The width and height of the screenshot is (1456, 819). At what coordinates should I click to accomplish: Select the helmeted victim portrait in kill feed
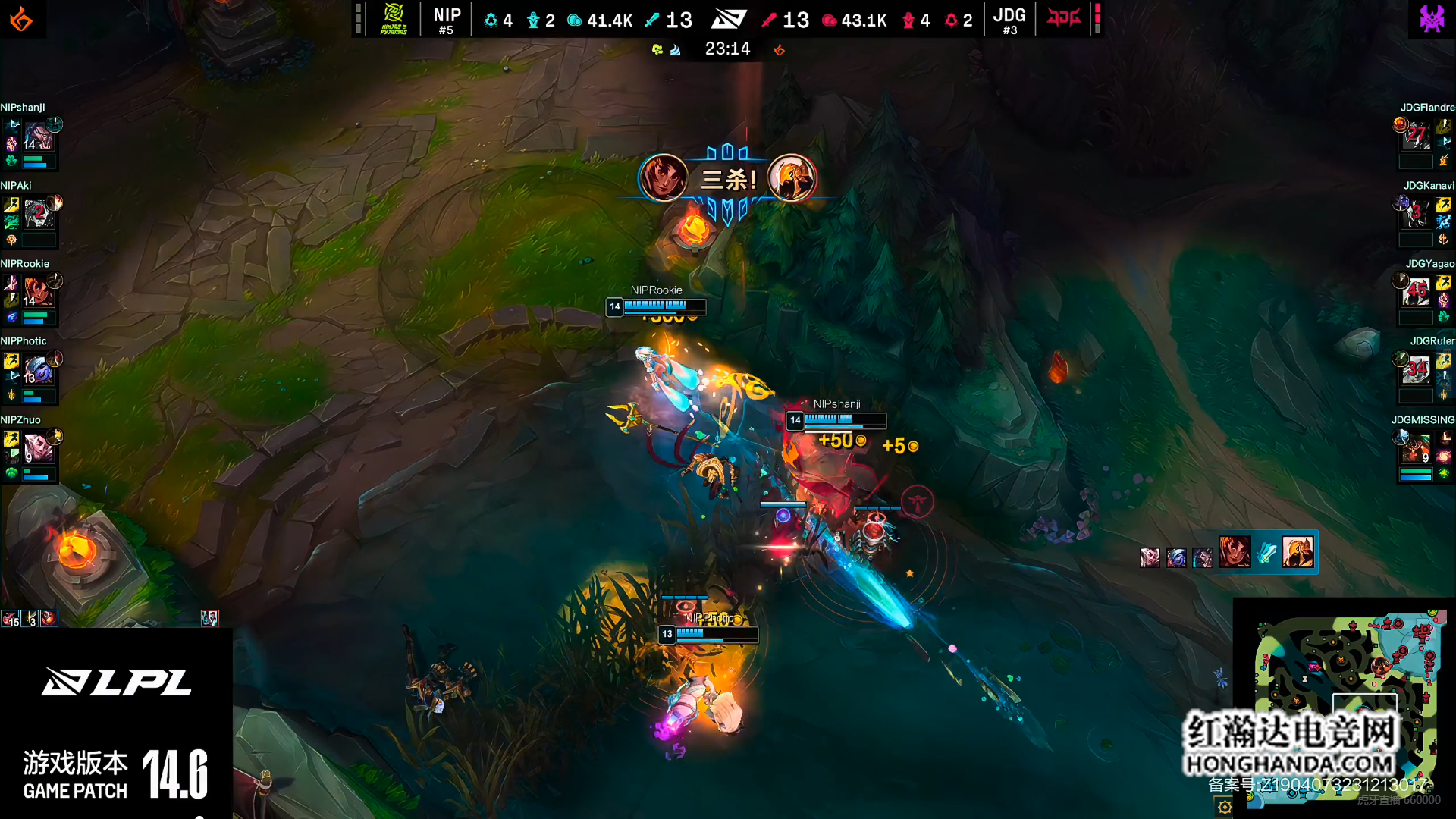(x=1298, y=552)
